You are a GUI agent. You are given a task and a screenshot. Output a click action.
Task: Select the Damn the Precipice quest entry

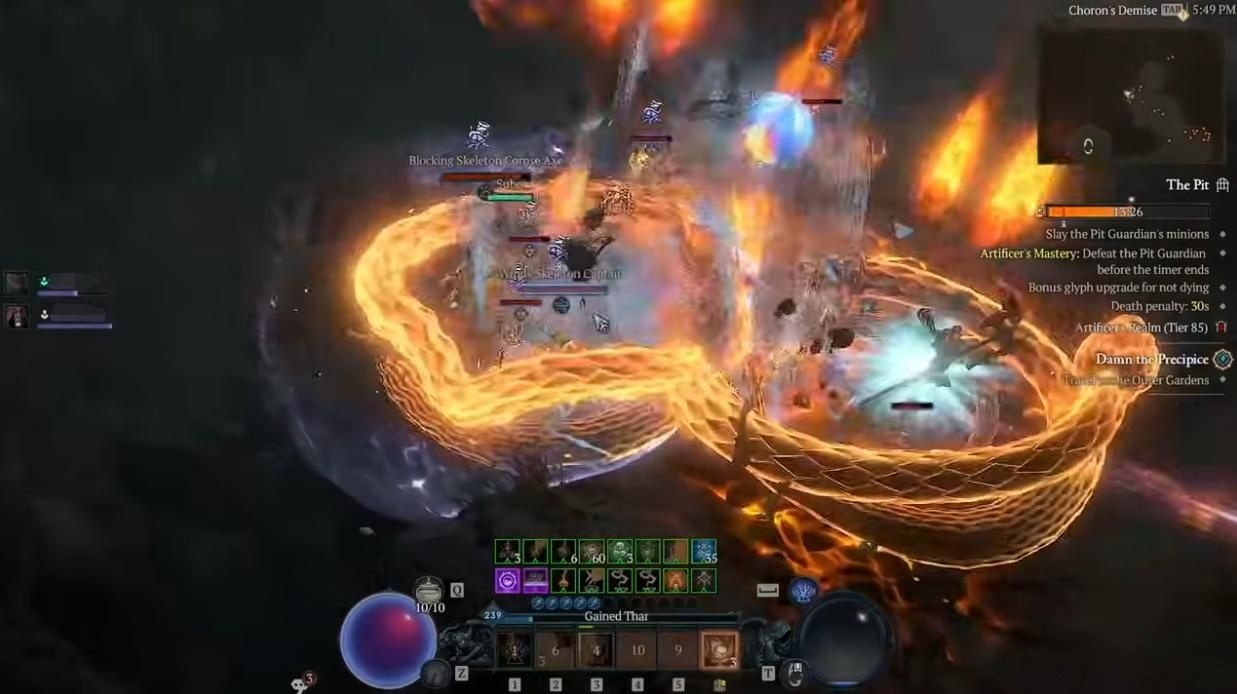[x=1152, y=359]
